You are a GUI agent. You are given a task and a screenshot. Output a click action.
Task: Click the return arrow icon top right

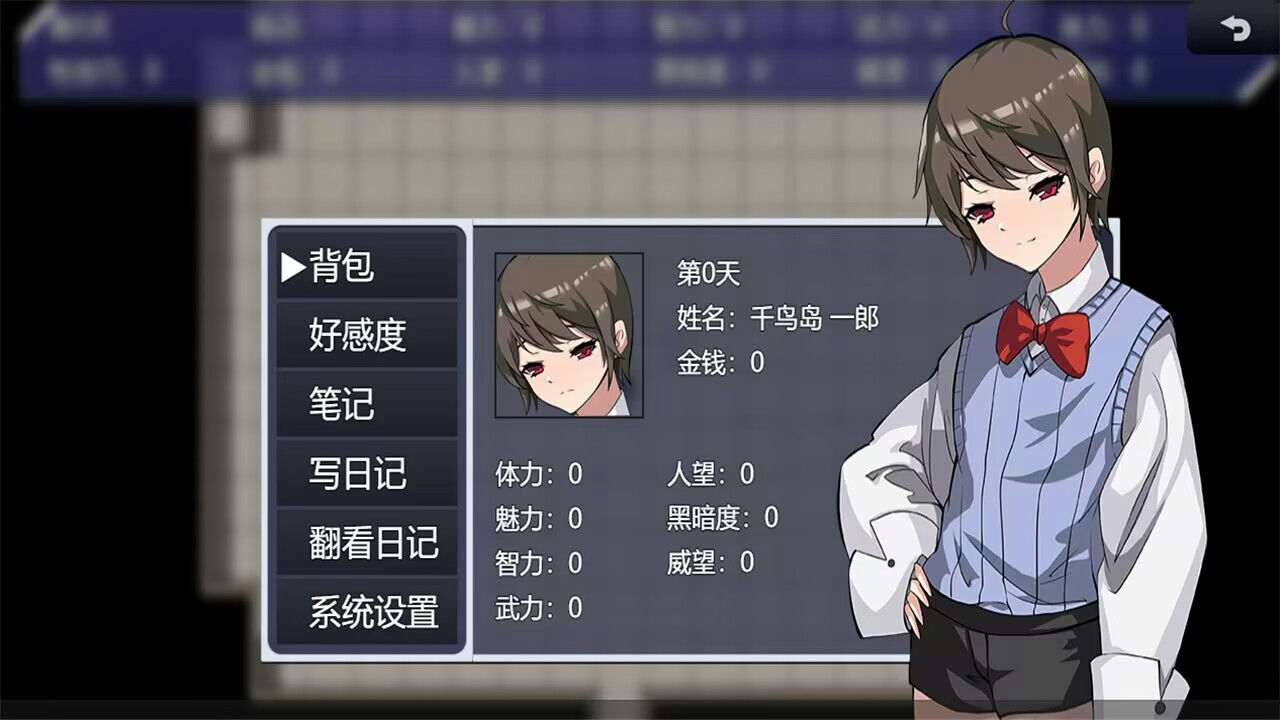1238,29
